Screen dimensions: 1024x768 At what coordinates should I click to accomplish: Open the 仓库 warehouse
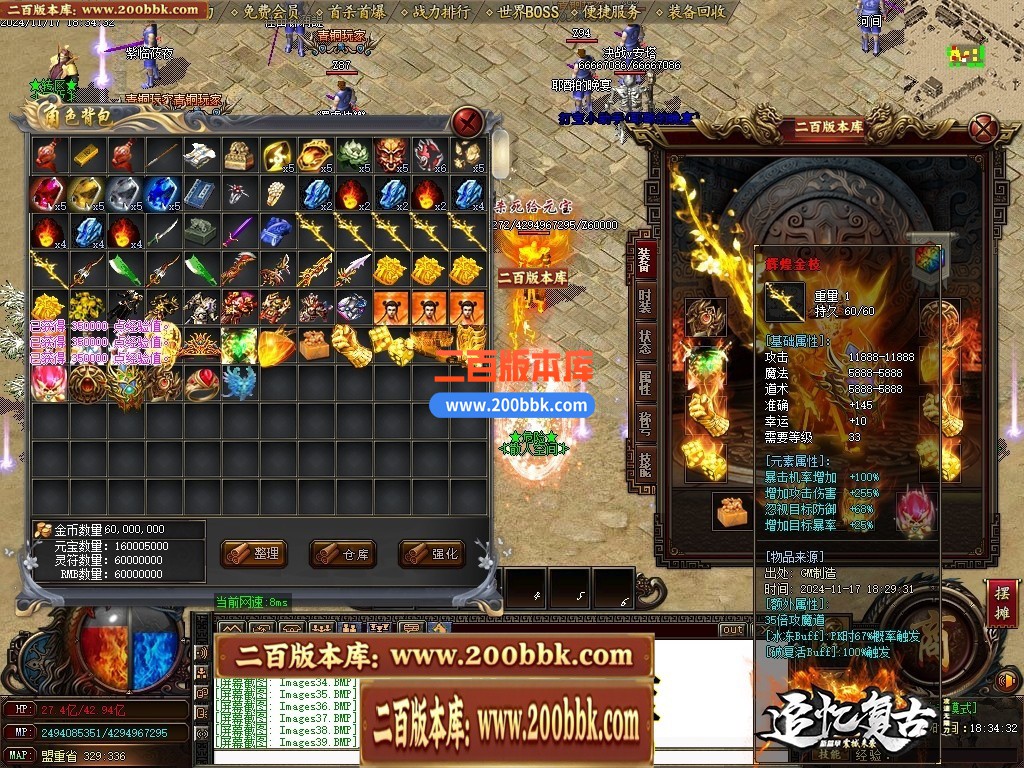point(343,553)
